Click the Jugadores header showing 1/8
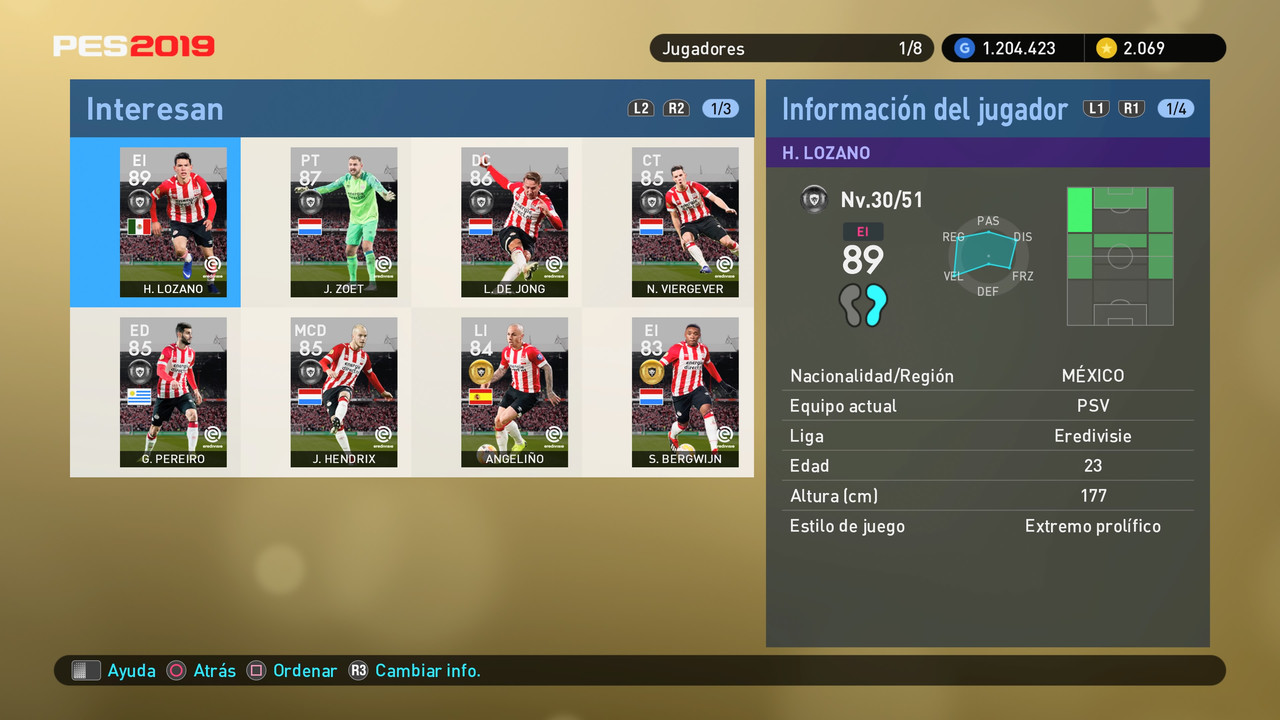Image resolution: width=1280 pixels, height=720 pixels. coord(791,47)
